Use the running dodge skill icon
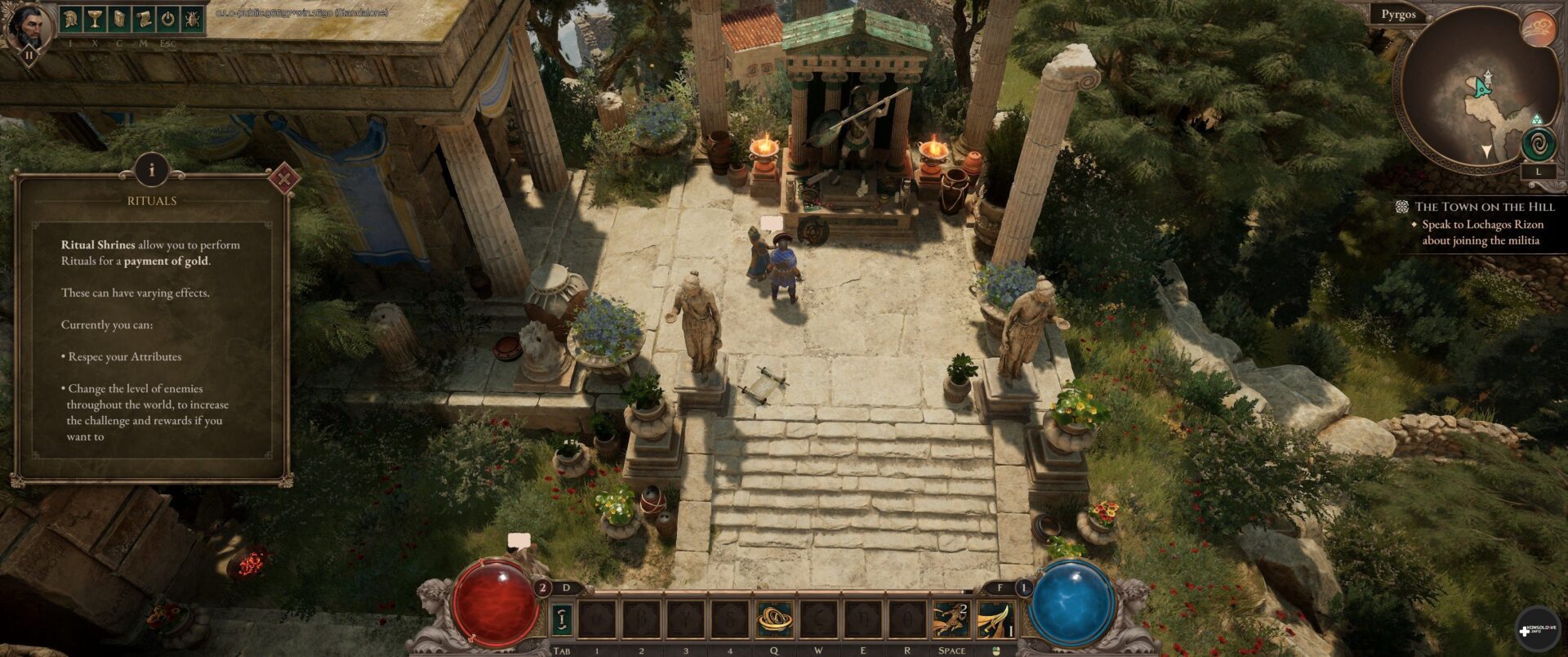 (951, 619)
